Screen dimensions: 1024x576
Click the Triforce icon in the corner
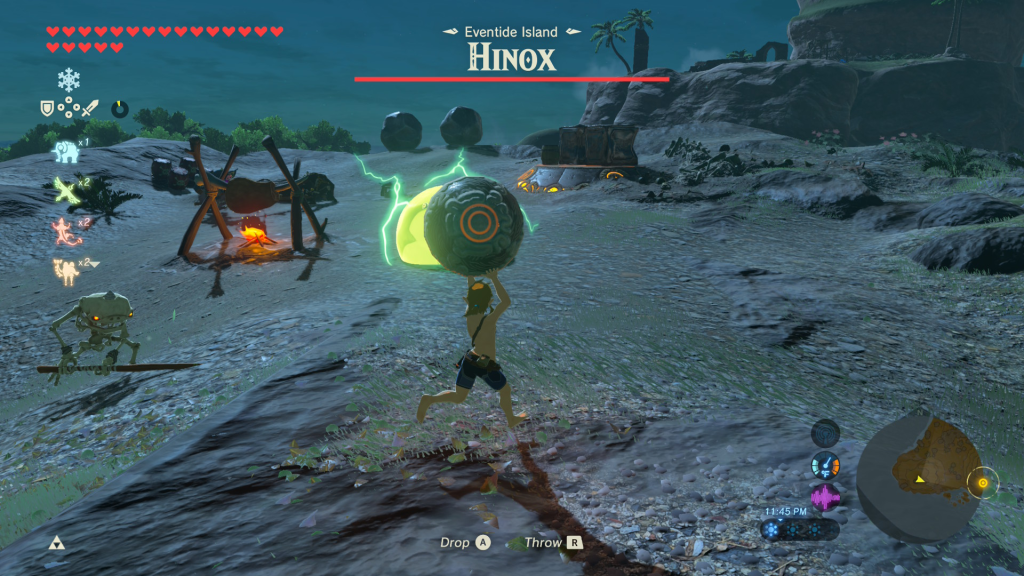[57, 542]
